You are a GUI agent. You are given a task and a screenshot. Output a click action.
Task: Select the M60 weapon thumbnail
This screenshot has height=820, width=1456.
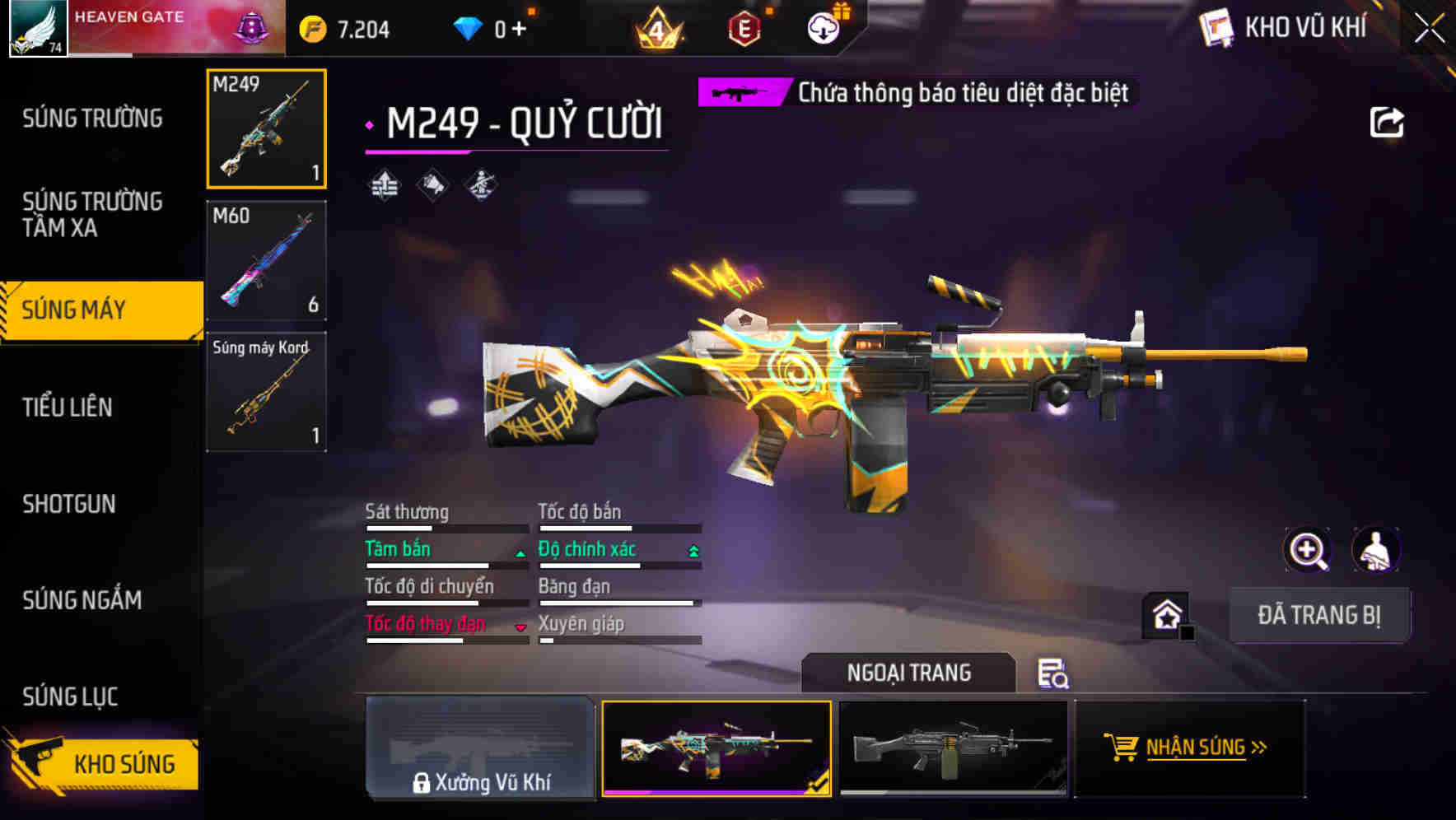[x=265, y=259]
